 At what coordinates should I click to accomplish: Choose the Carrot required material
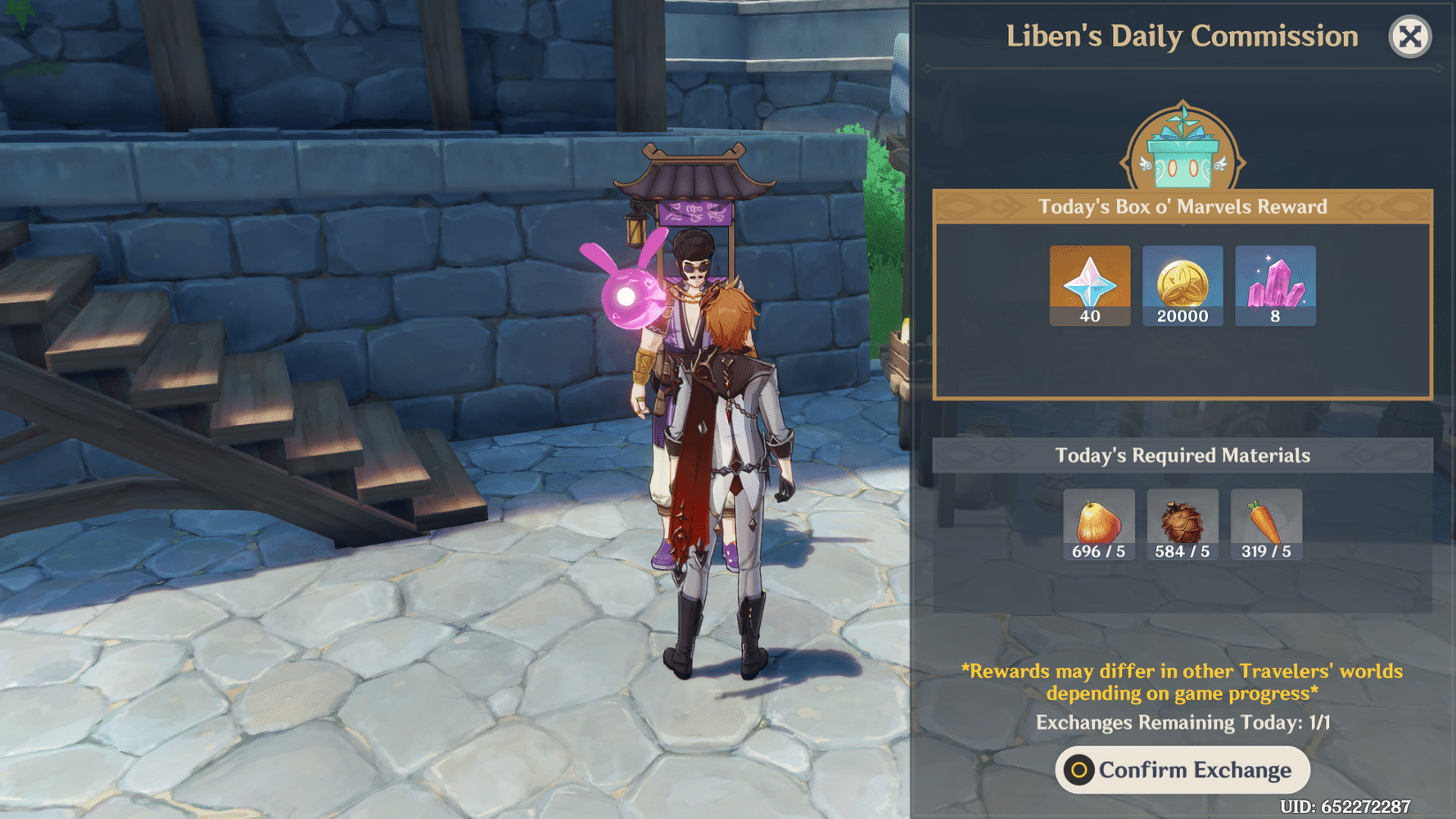(1265, 524)
